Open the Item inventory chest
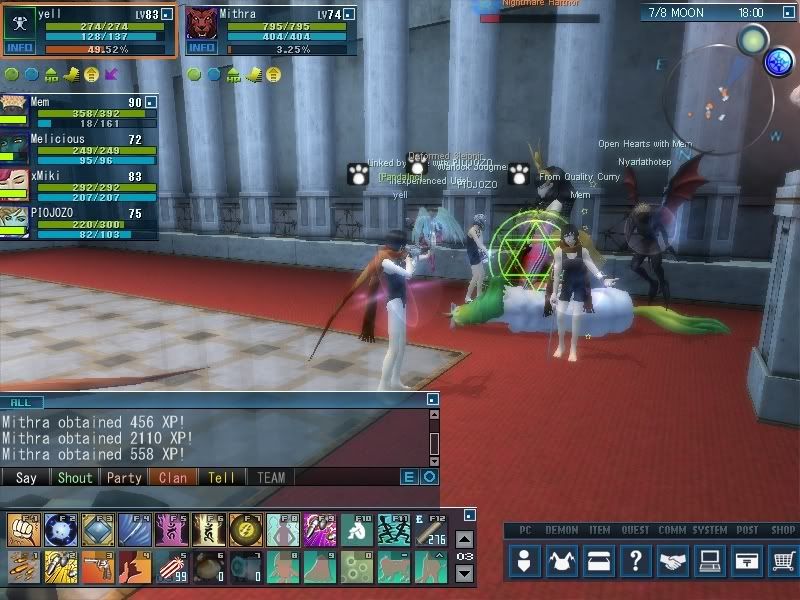The width and height of the screenshot is (800, 600). click(x=600, y=561)
